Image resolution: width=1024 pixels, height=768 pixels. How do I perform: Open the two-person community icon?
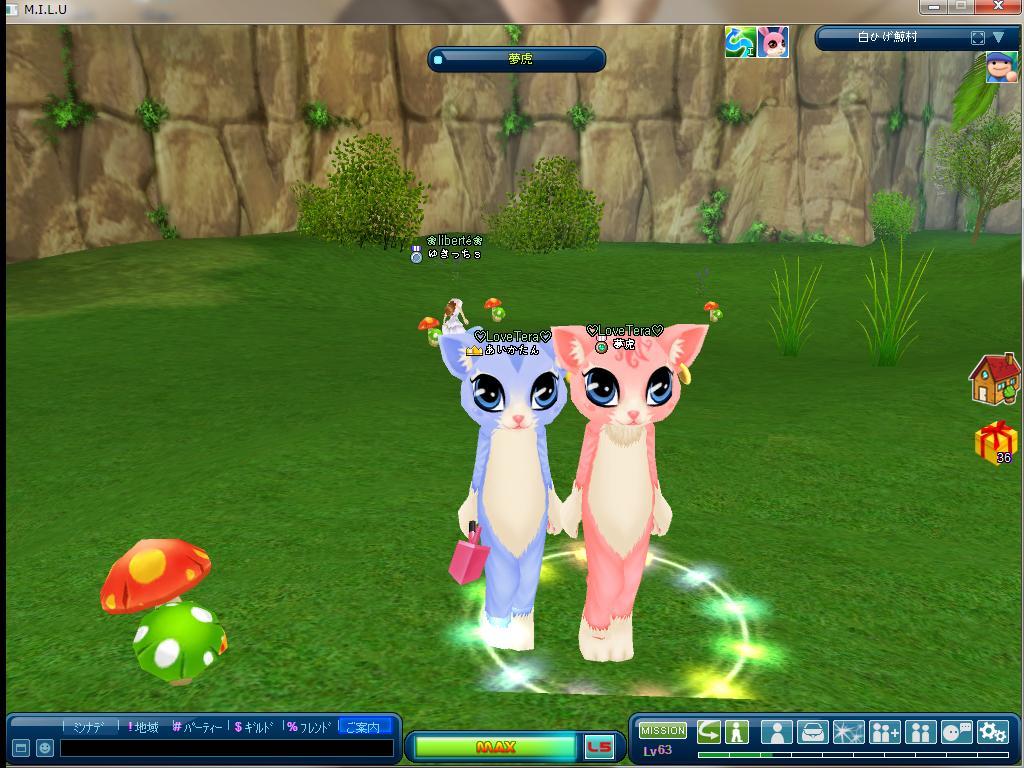click(920, 732)
